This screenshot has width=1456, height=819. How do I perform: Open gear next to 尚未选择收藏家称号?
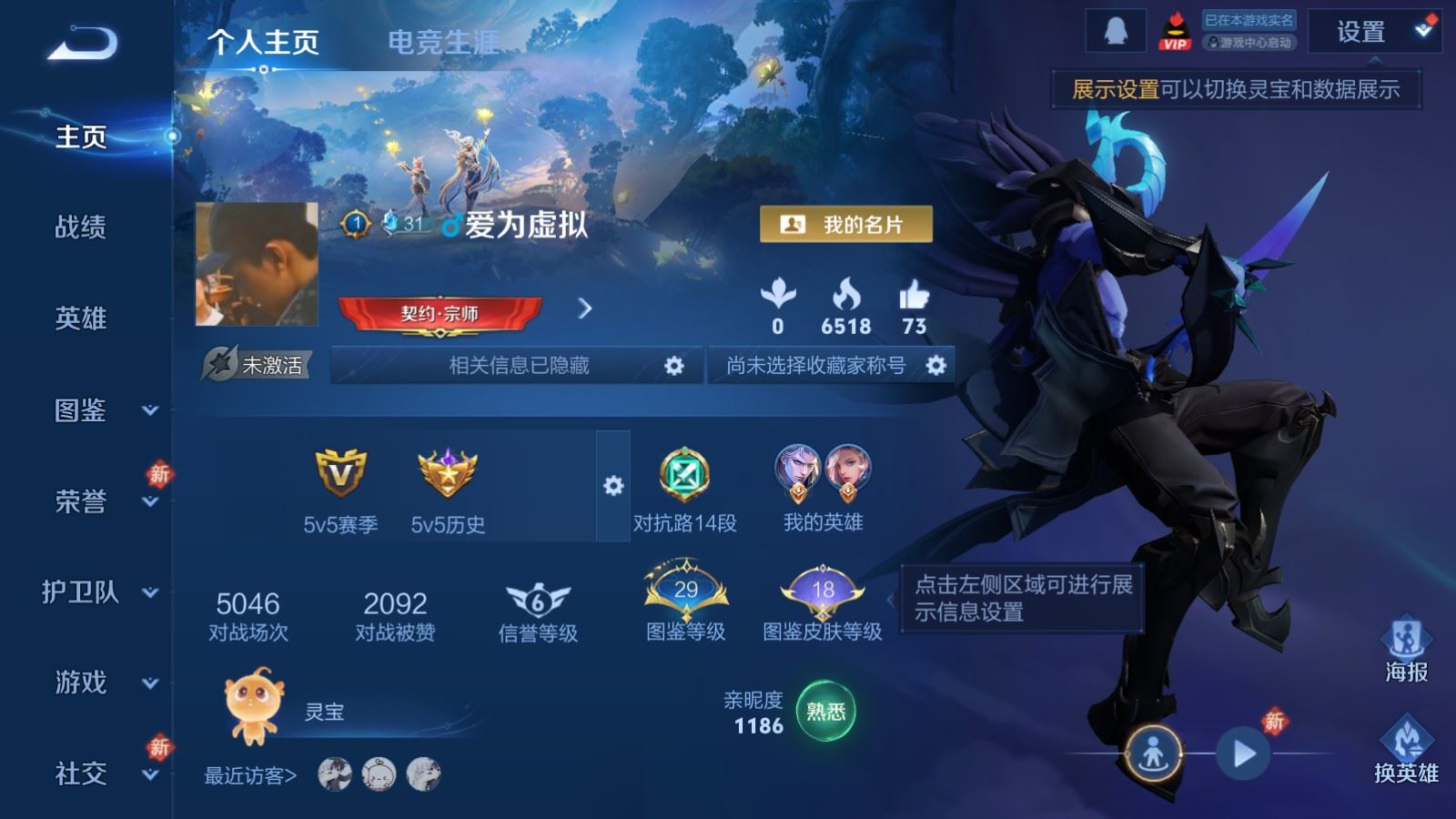point(935,365)
